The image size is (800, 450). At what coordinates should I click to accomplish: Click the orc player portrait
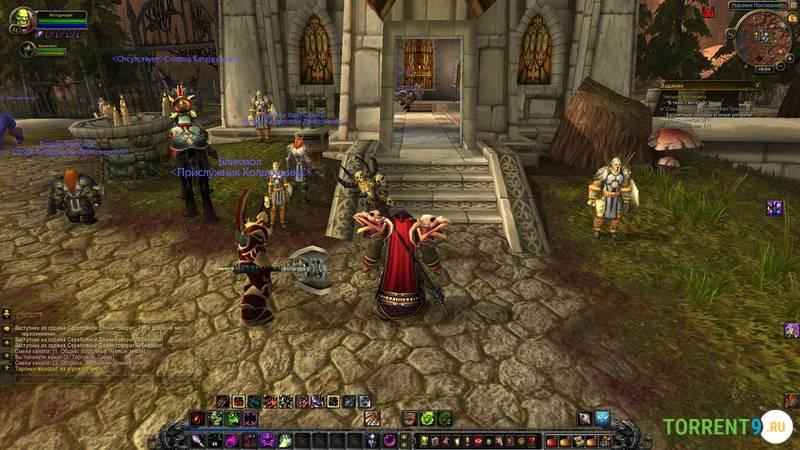pos(21,19)
